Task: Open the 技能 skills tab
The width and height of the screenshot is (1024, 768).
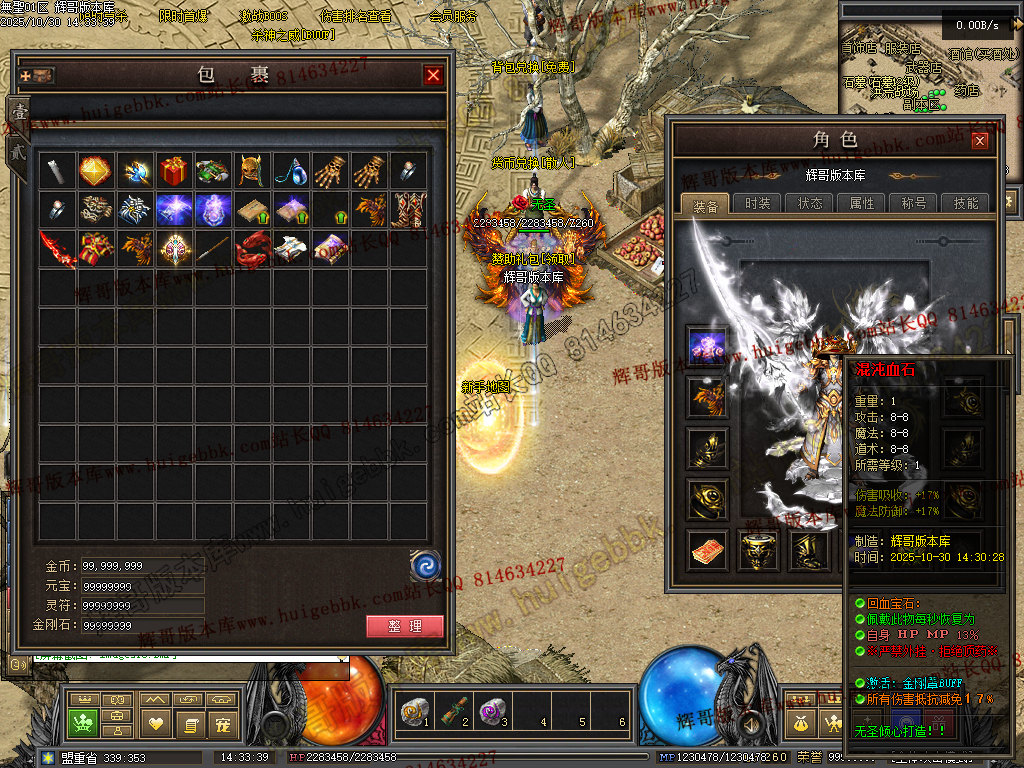Action: (966, 203)
